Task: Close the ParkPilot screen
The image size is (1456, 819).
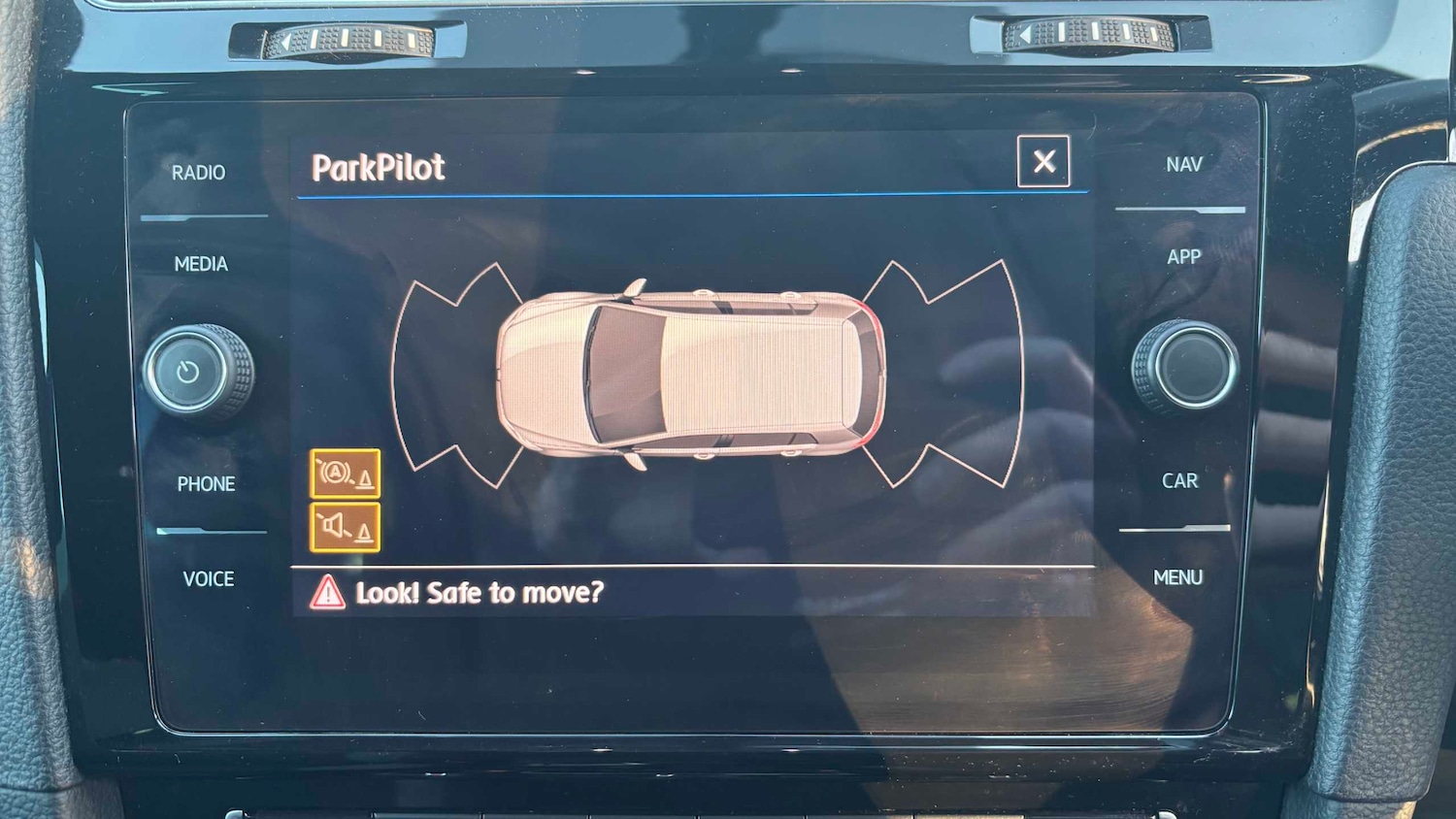Action: tap(1043, 161)
